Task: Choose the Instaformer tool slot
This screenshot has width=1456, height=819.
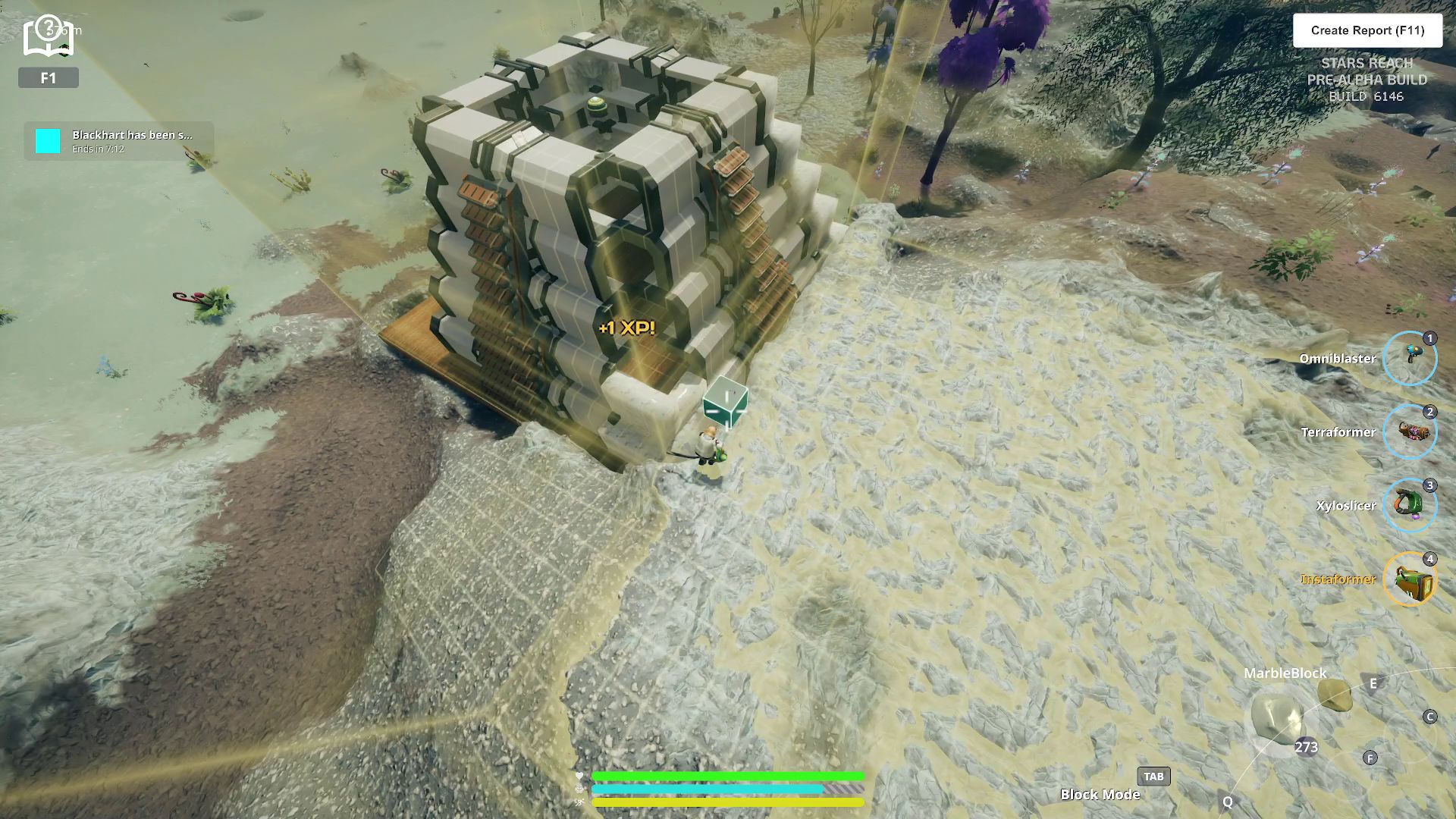Action: pos(1410,579)
